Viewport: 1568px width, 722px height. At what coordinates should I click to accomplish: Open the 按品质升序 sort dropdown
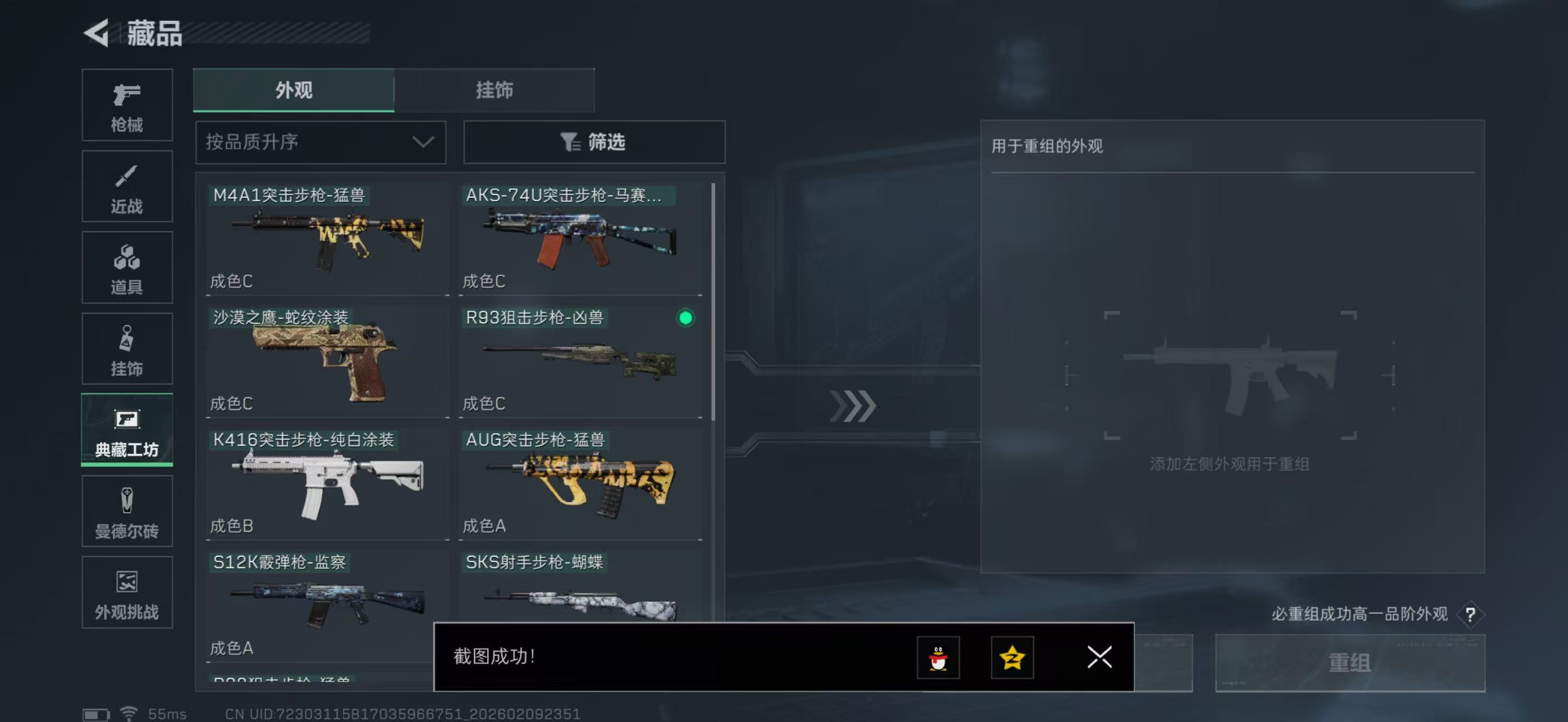pos(320,142)
